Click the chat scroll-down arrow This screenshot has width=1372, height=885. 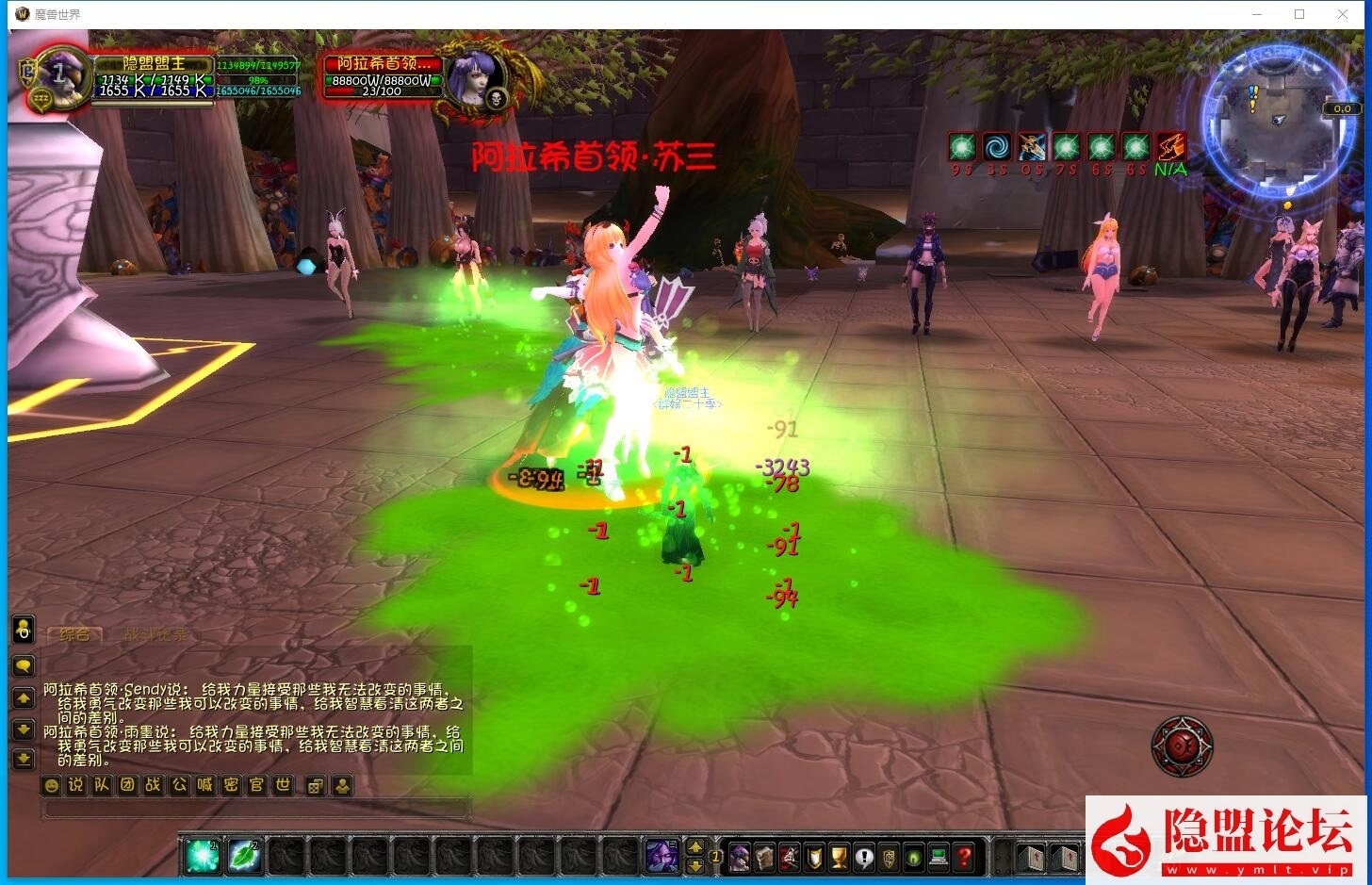pyautogui.click(x=23, y=730)
